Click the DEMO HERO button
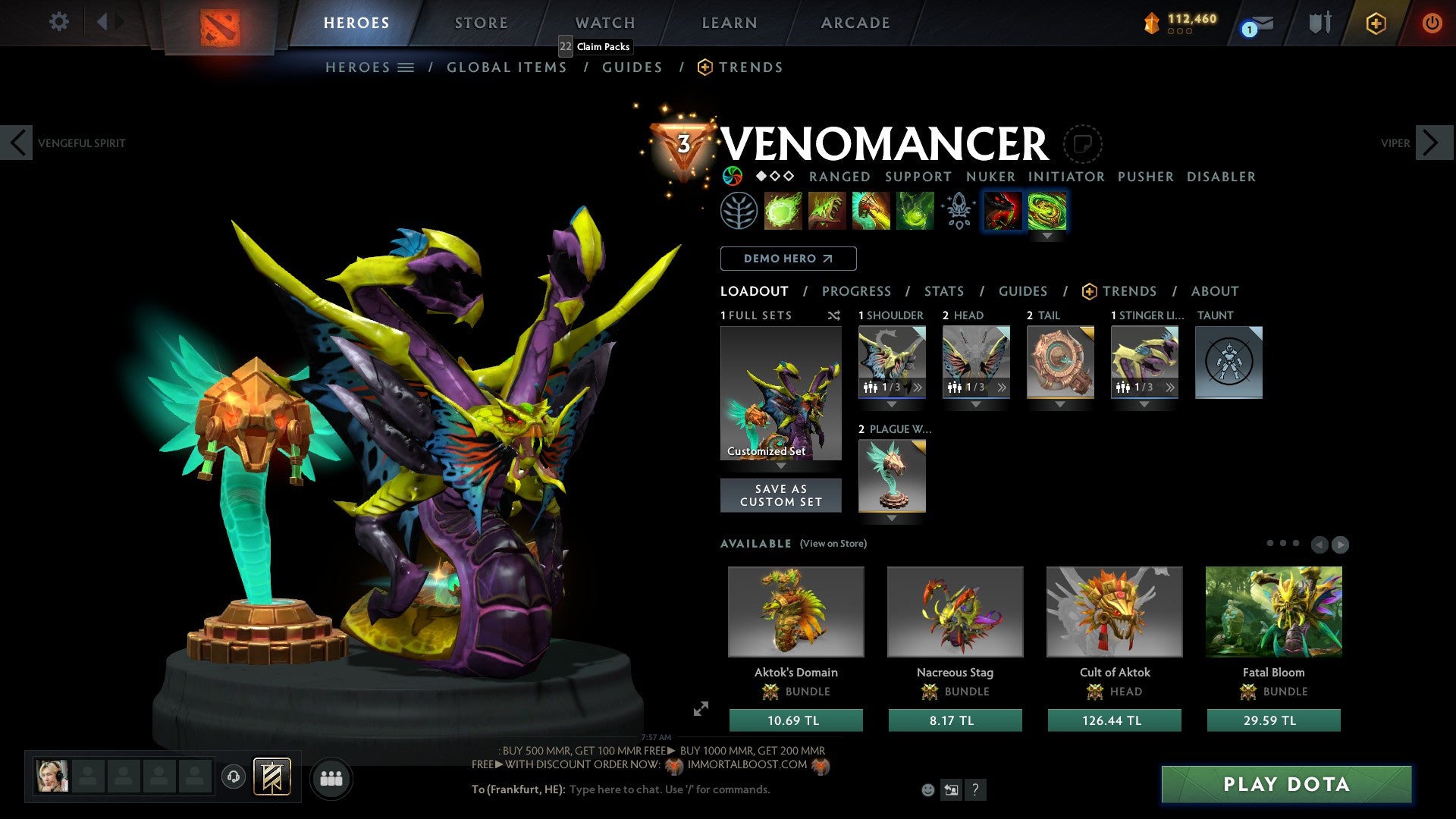Screen dimensions: 1456x819 (x=787, y=259)
